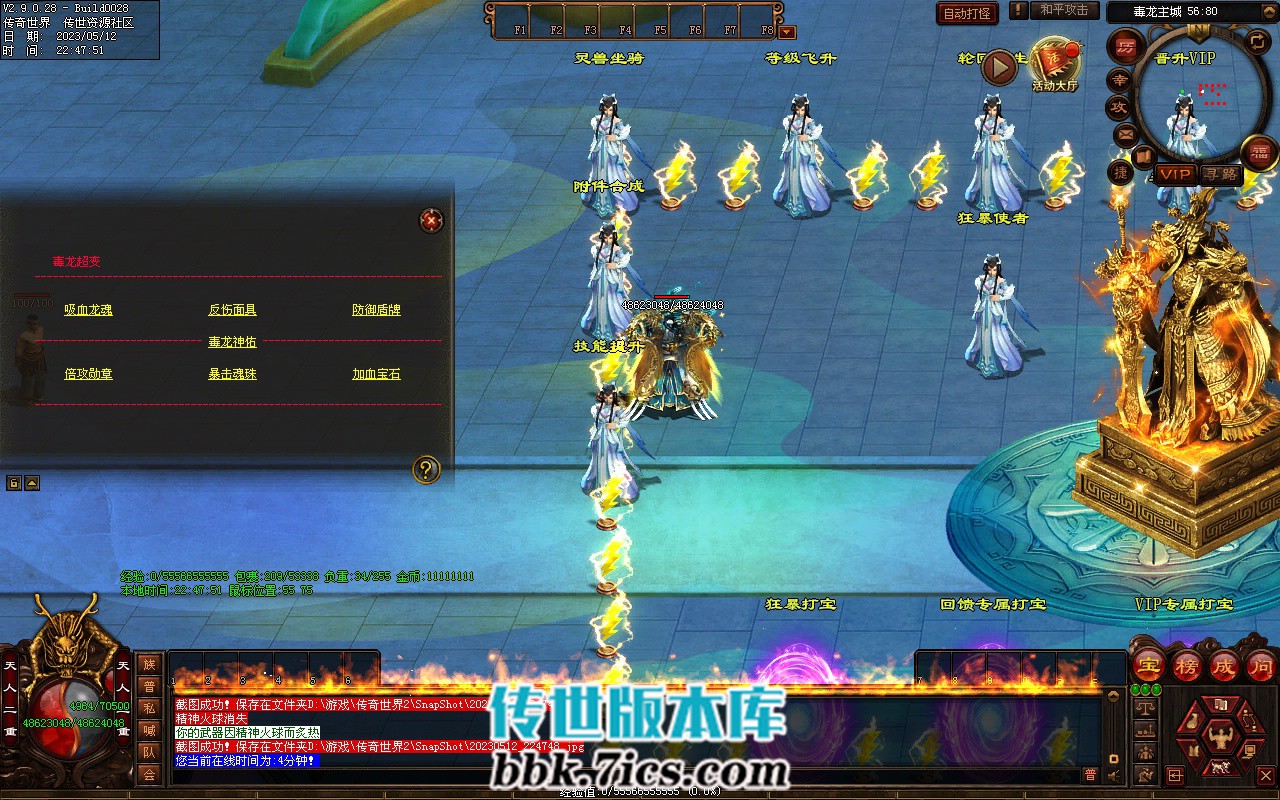Show the 榜 rankings orb
This screenshot has width=1280, height=800.
(1186, 665)
